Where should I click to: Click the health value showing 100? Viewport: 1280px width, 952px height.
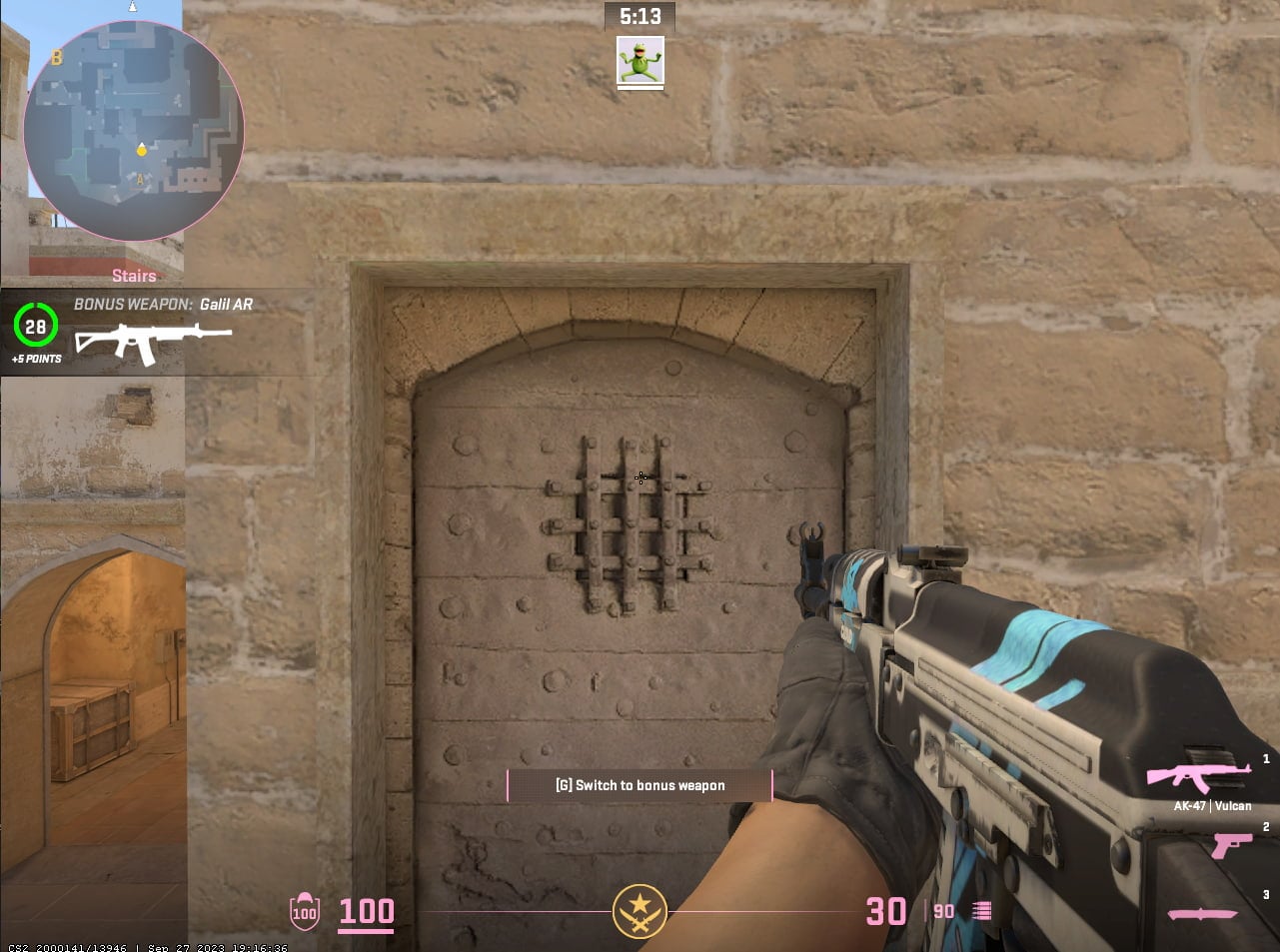click(366, 911)
